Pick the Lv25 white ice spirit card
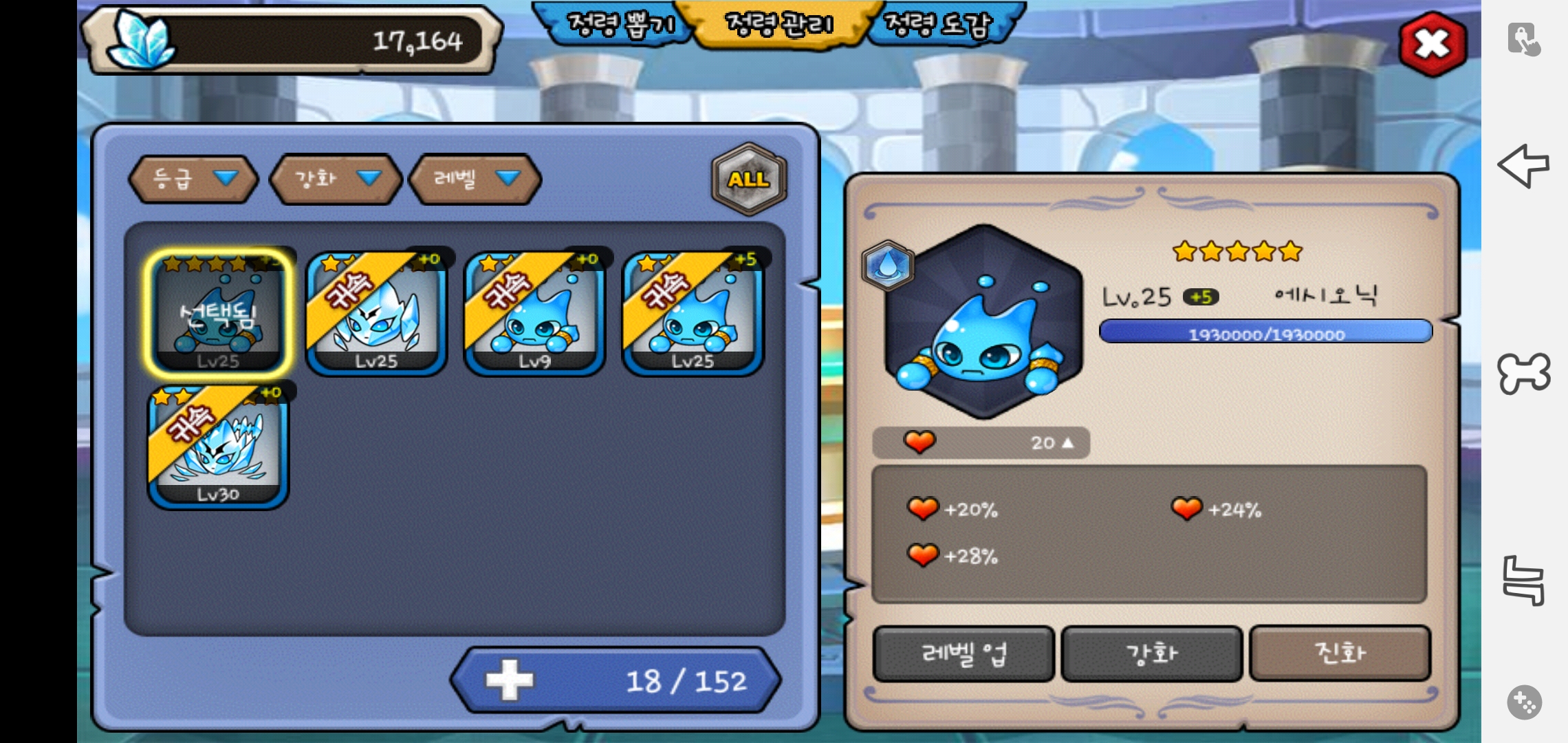 [x=376, y=314]
